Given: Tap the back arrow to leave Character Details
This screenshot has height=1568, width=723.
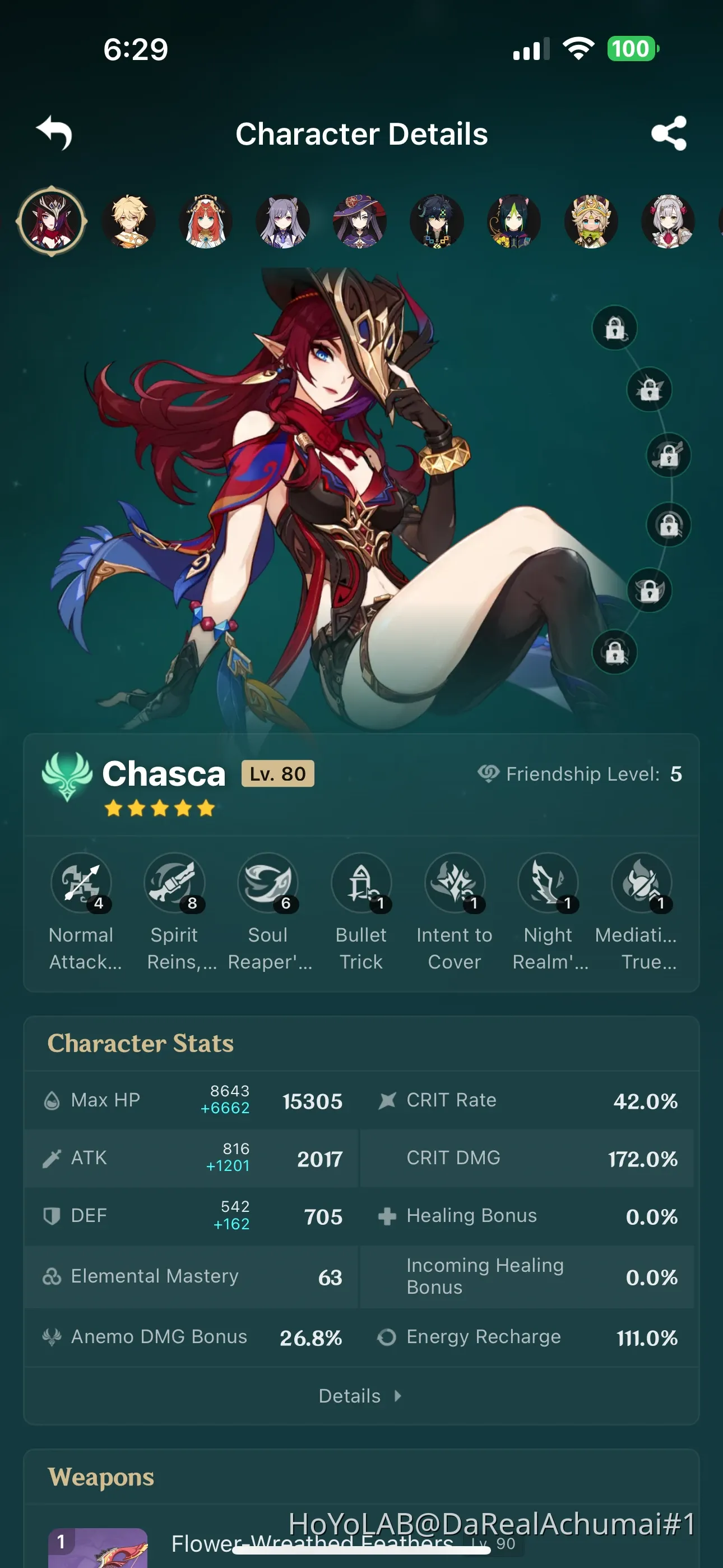Looking at the screenshot, I should (54, 134).
